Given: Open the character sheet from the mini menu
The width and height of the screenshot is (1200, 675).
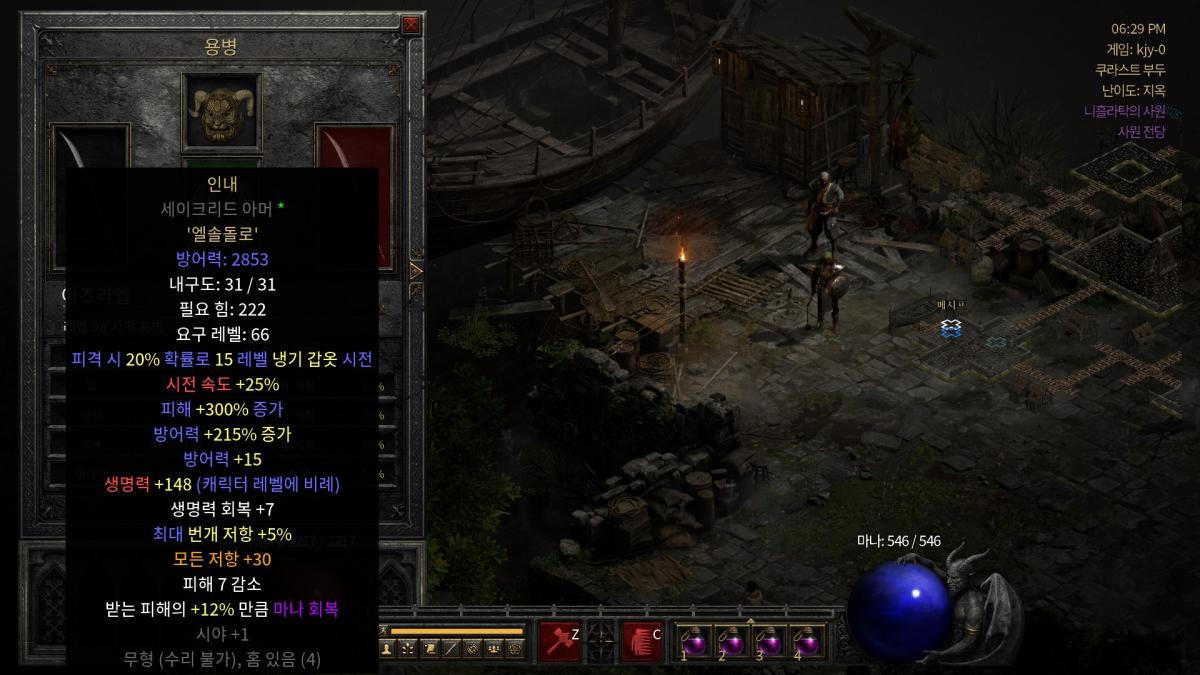Looking at the screenshot, I should click(x=387, y=649).
